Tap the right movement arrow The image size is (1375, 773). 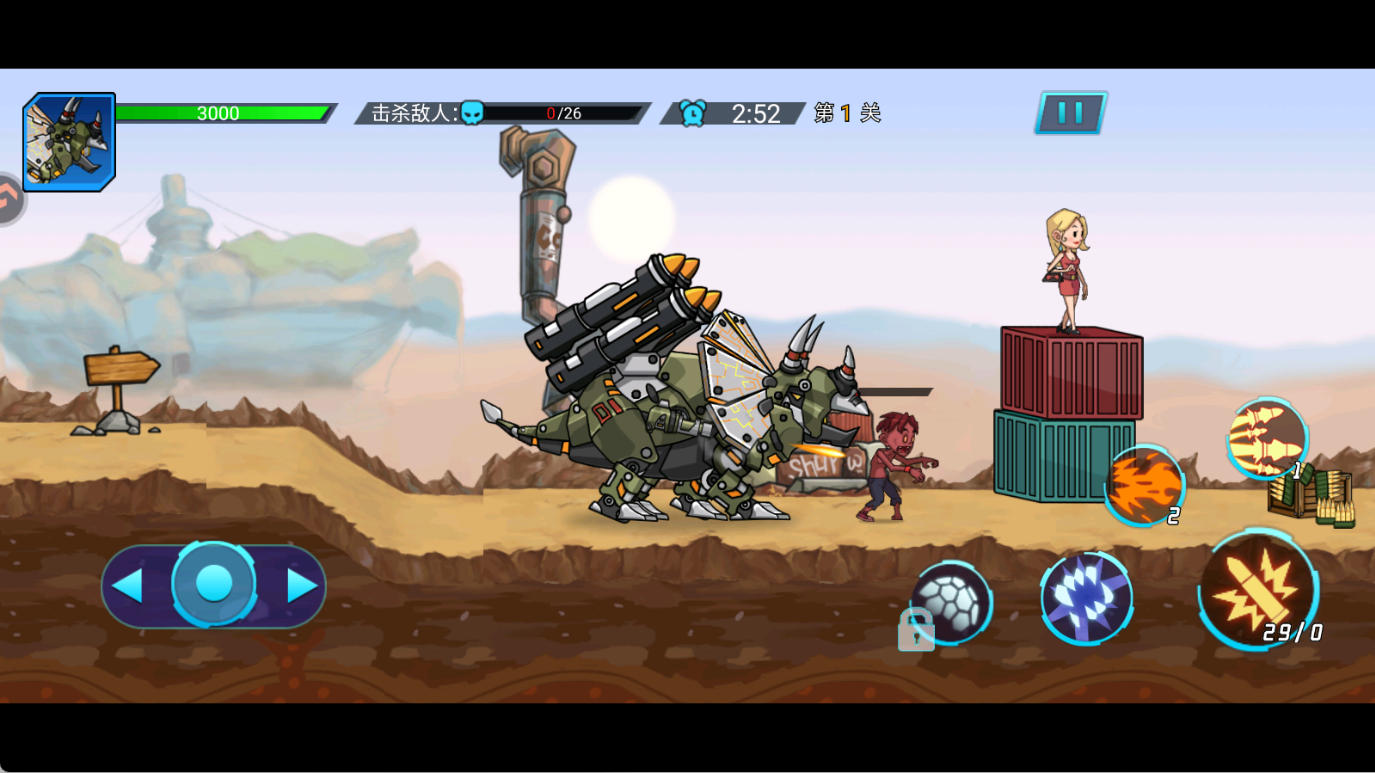point(301,586)
